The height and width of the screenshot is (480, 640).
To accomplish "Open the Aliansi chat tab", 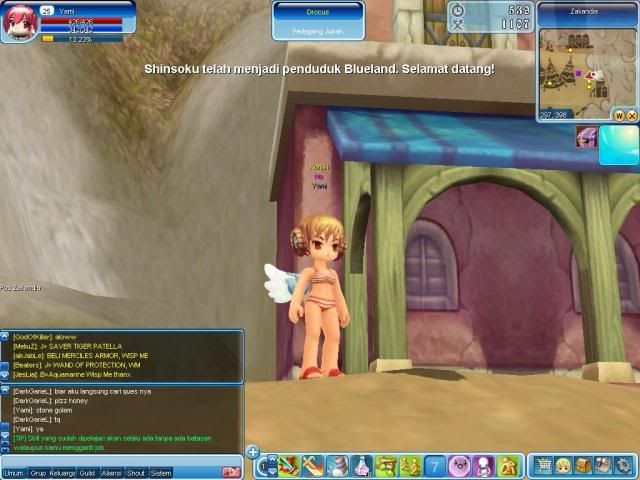I will [x=111, y=473].
